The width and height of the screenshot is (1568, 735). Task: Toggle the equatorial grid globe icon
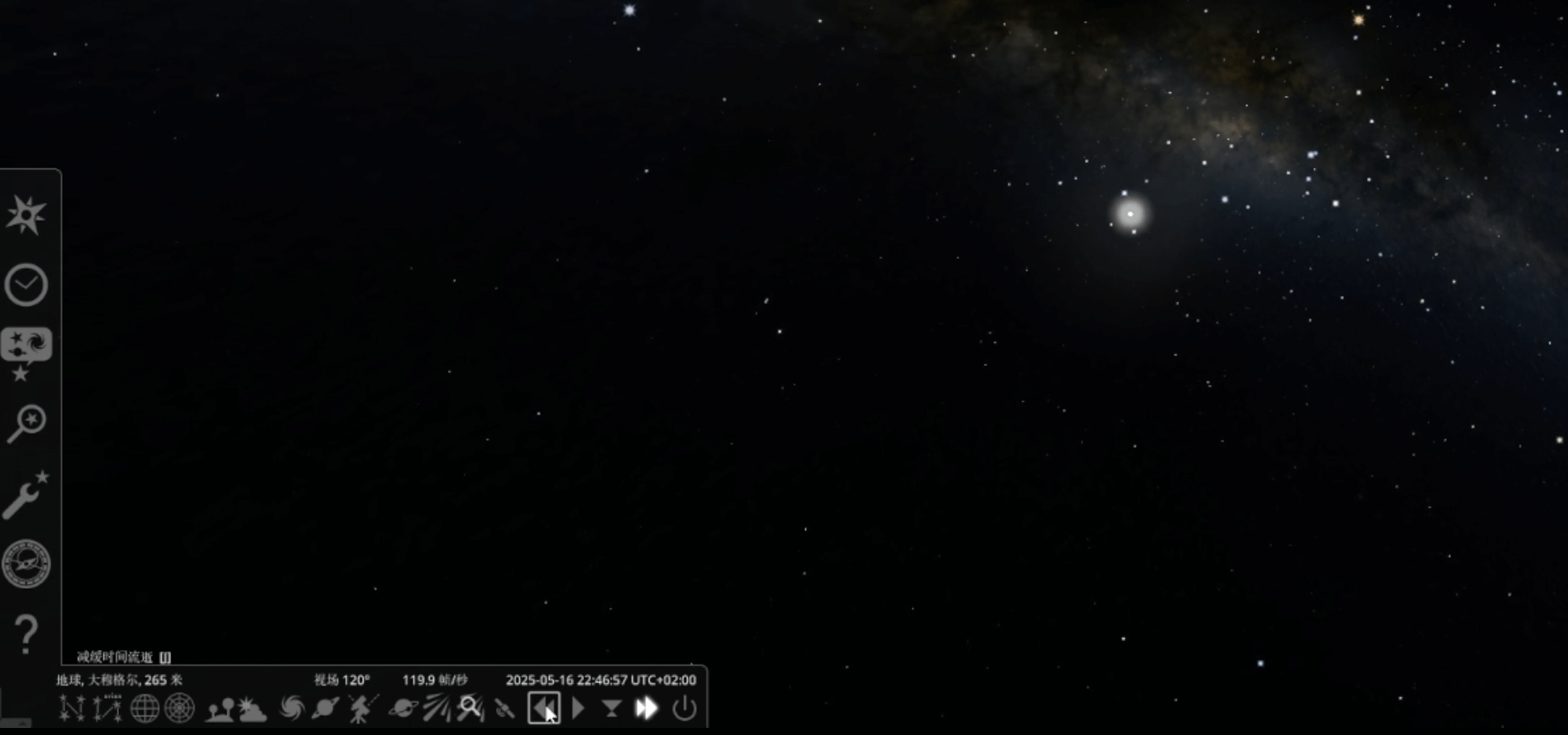pyautogui.click(x=144, y=709)
